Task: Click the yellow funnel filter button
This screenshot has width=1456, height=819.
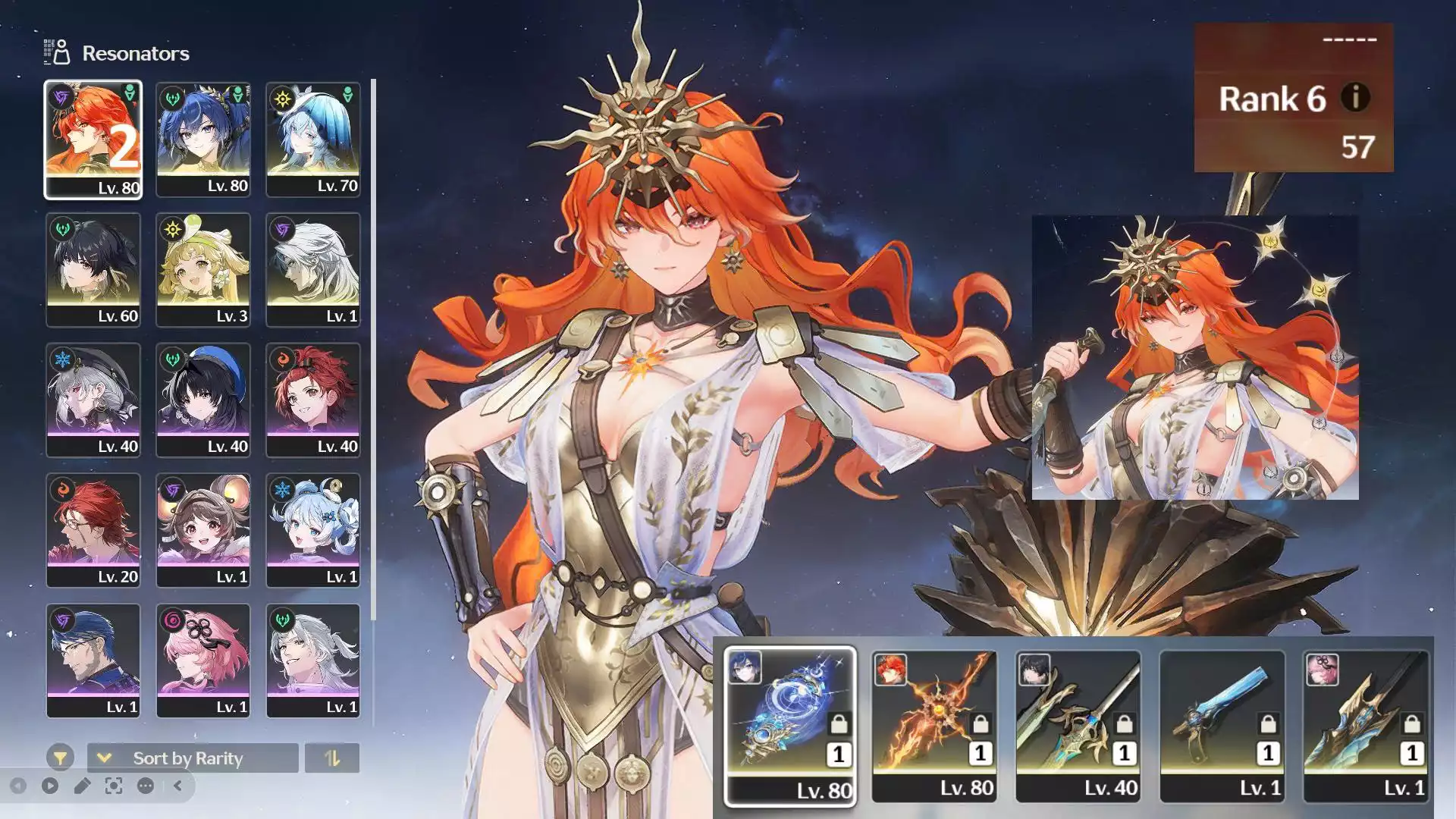Action: pos(60,758)
